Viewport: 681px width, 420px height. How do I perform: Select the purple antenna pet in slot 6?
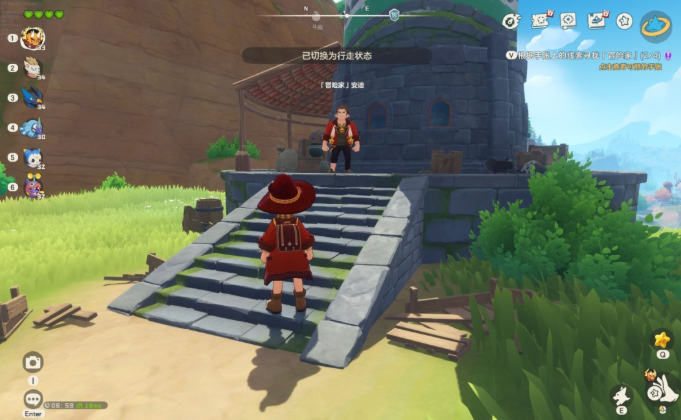(x=33, y=185)
